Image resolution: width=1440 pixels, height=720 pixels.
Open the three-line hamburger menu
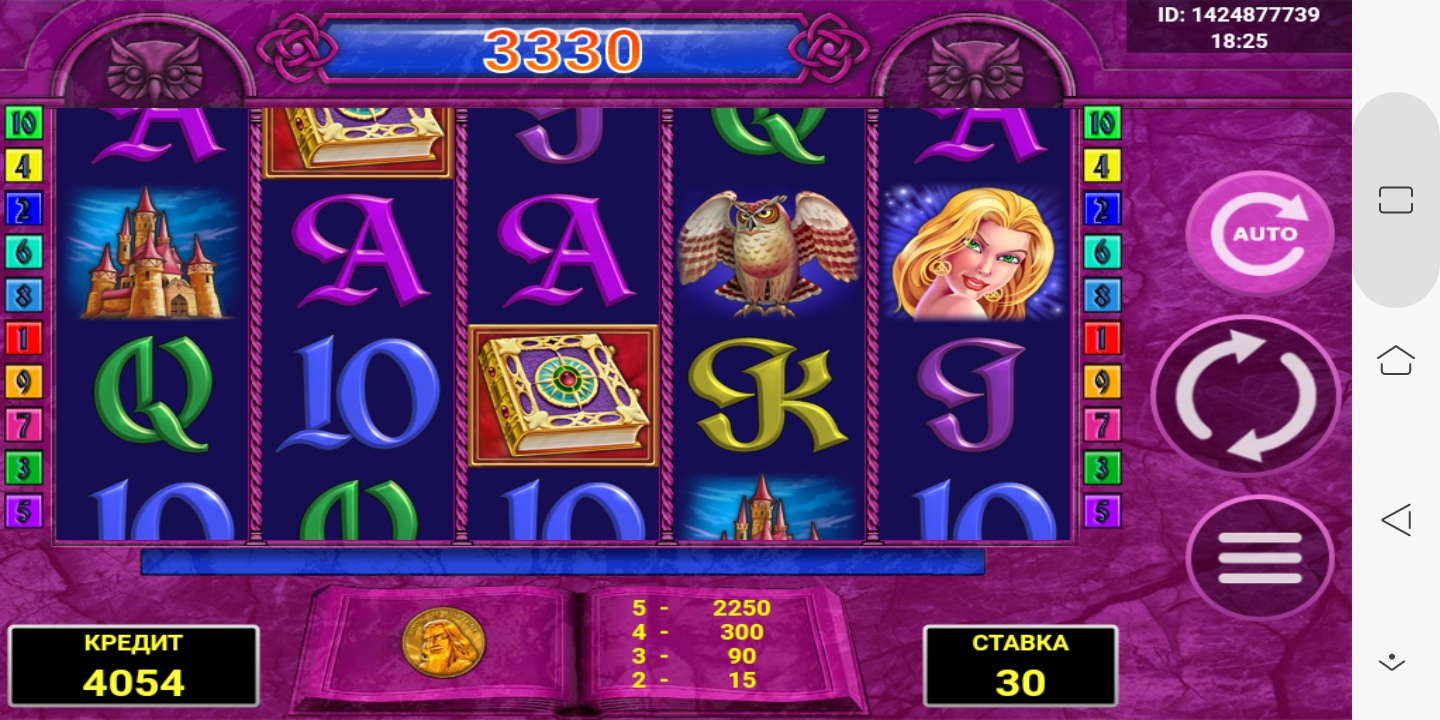point(1259,558)
